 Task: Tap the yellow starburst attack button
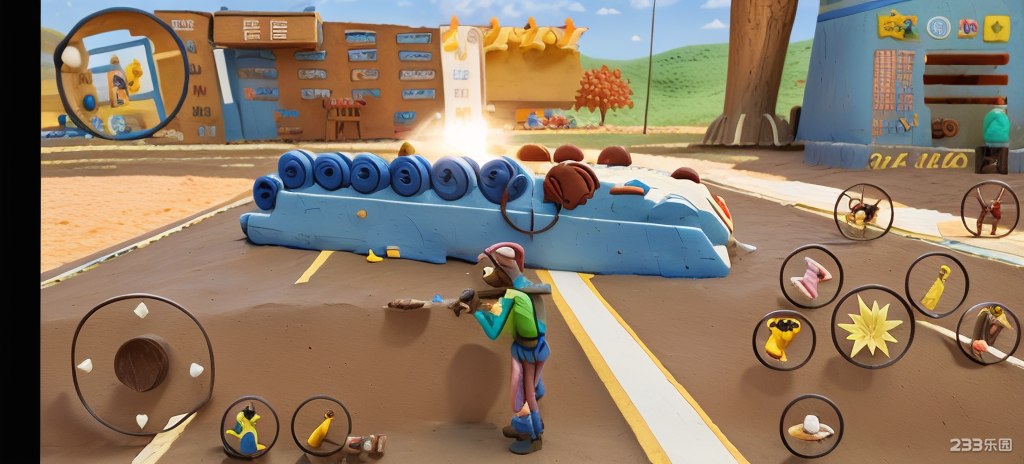point(872,327)
